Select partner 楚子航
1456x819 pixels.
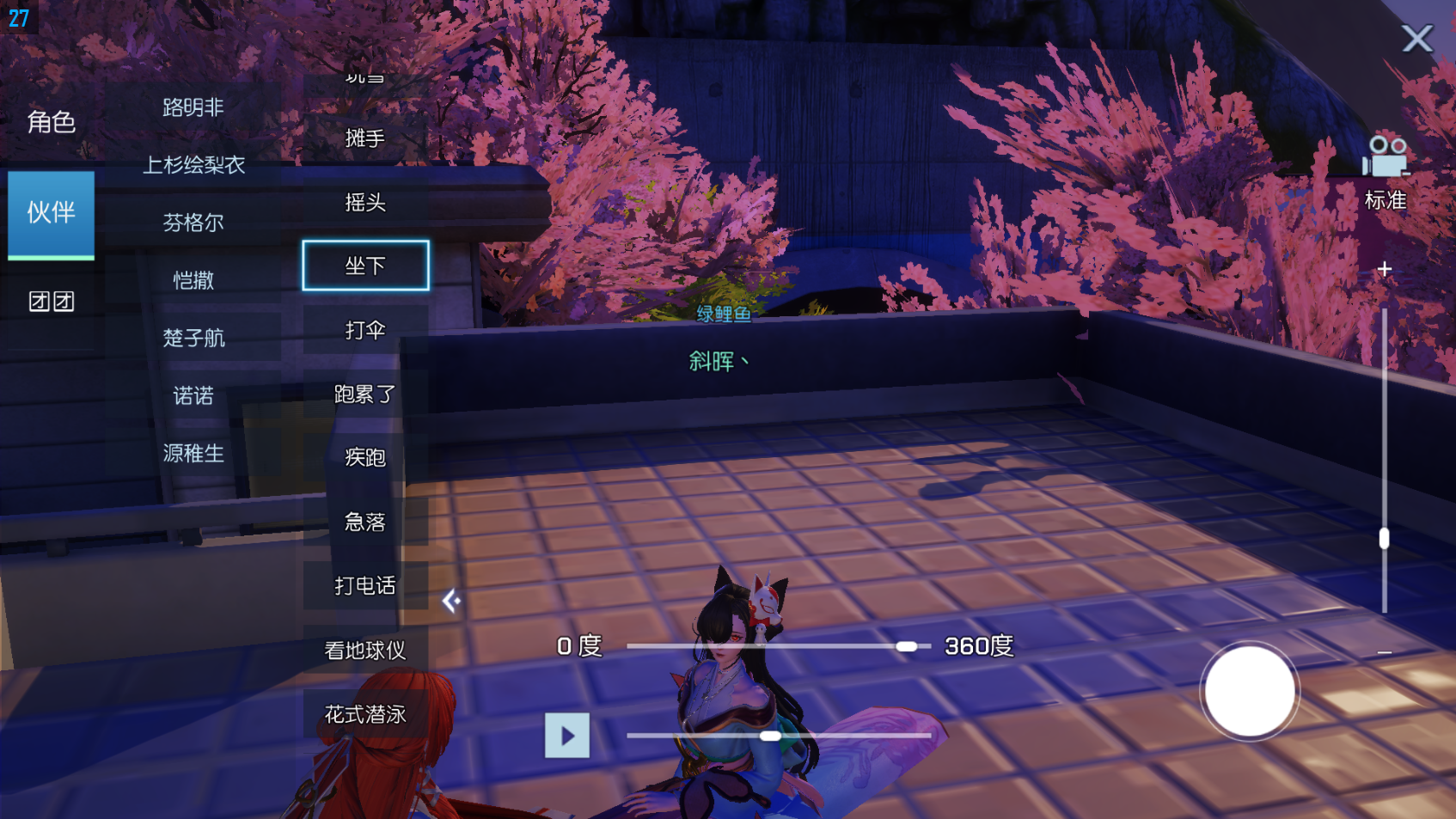tap(193, 338)
